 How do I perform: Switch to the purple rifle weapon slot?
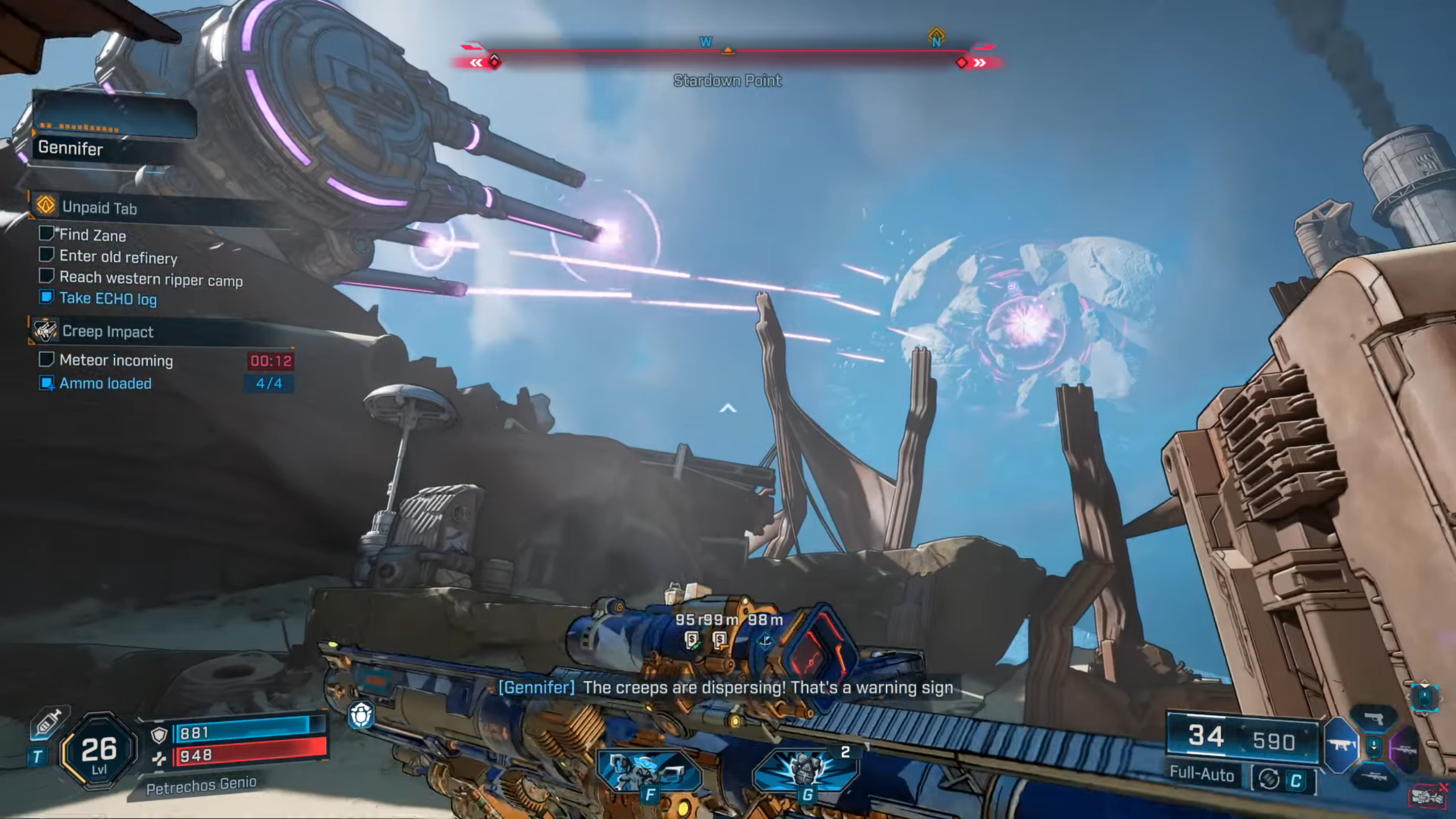1404,747
